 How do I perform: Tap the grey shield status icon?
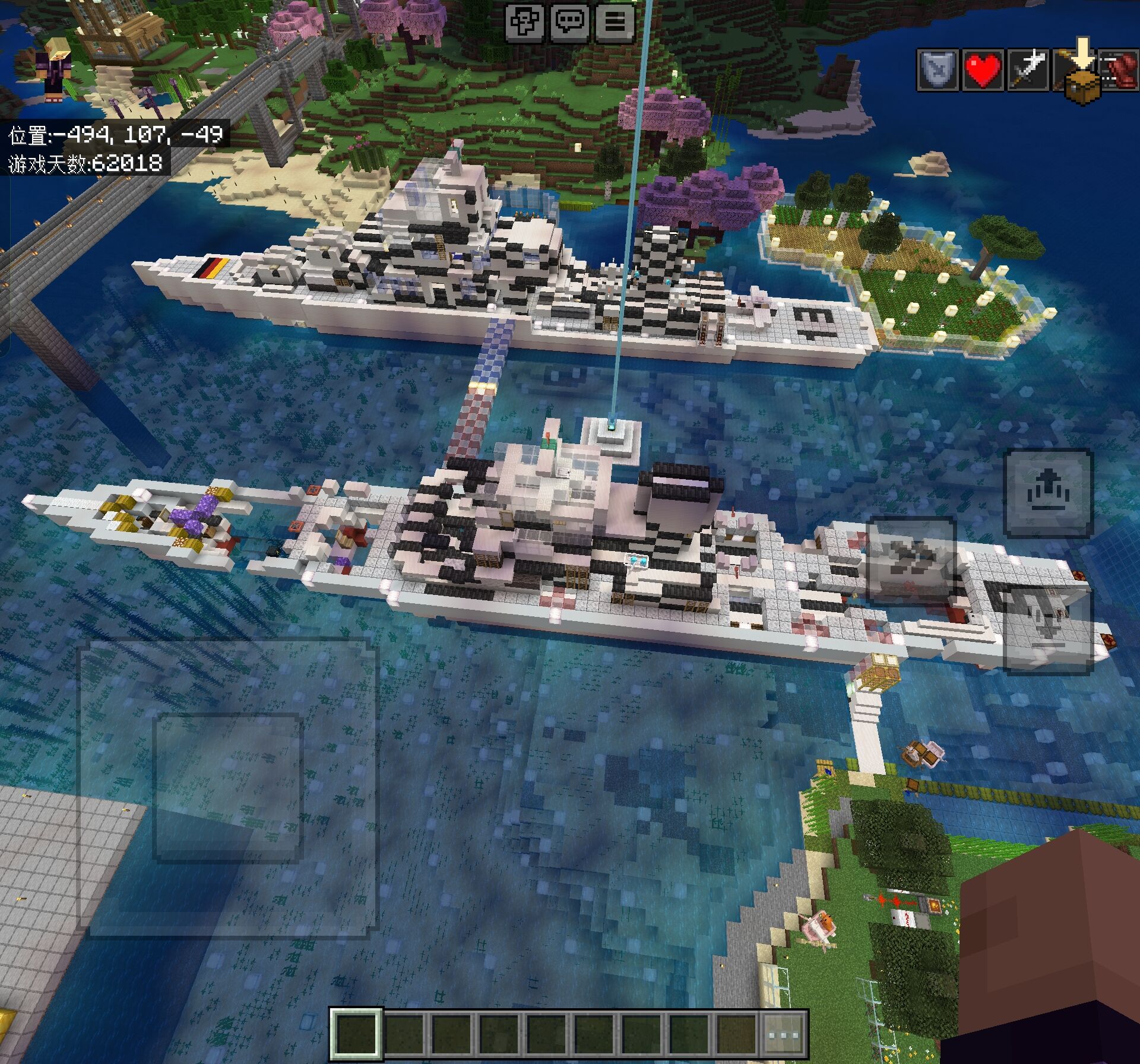(x=938, y=70)
